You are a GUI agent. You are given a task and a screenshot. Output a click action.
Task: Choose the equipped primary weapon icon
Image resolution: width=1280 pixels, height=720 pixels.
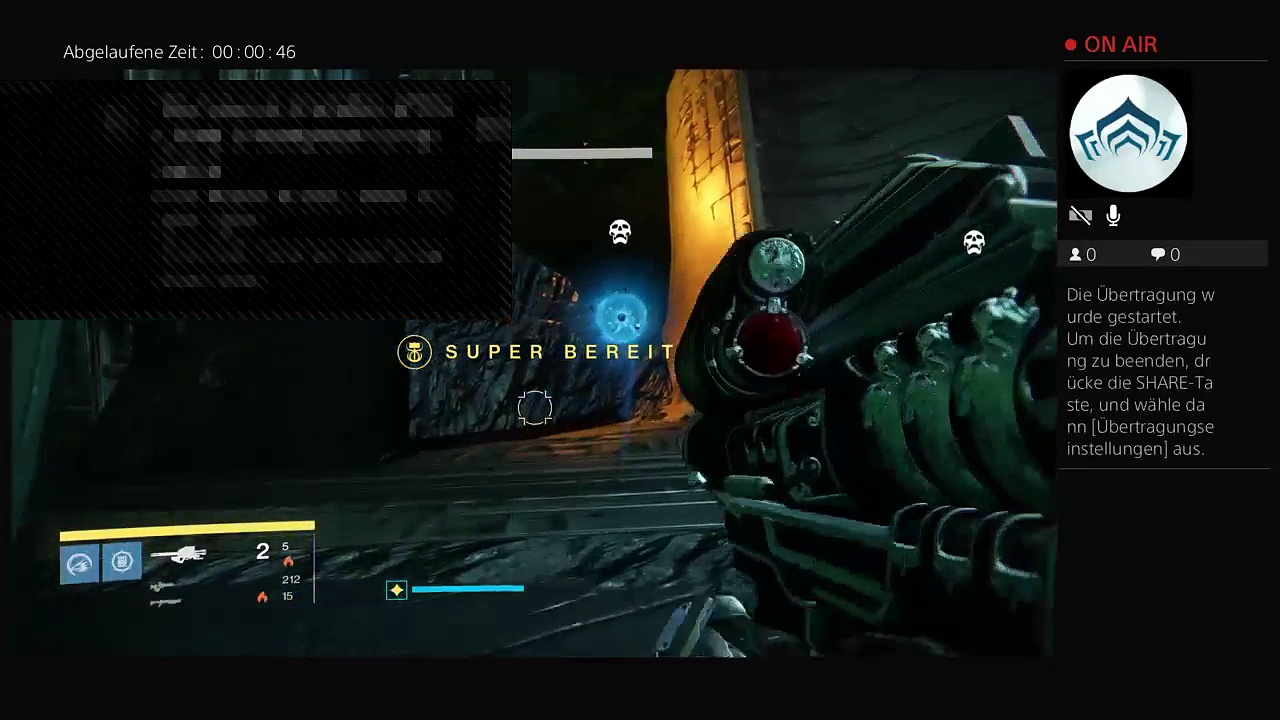[178, 554]
